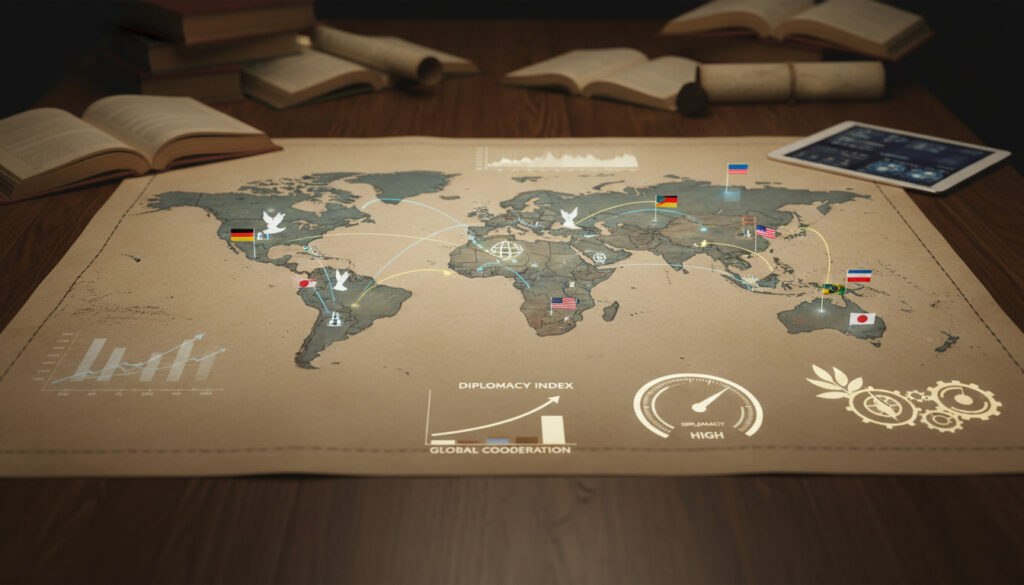This screenshot has width=1024, height=585.
Task: Select the US flag marker in southern Africa
Action: [x=564, y=302]
